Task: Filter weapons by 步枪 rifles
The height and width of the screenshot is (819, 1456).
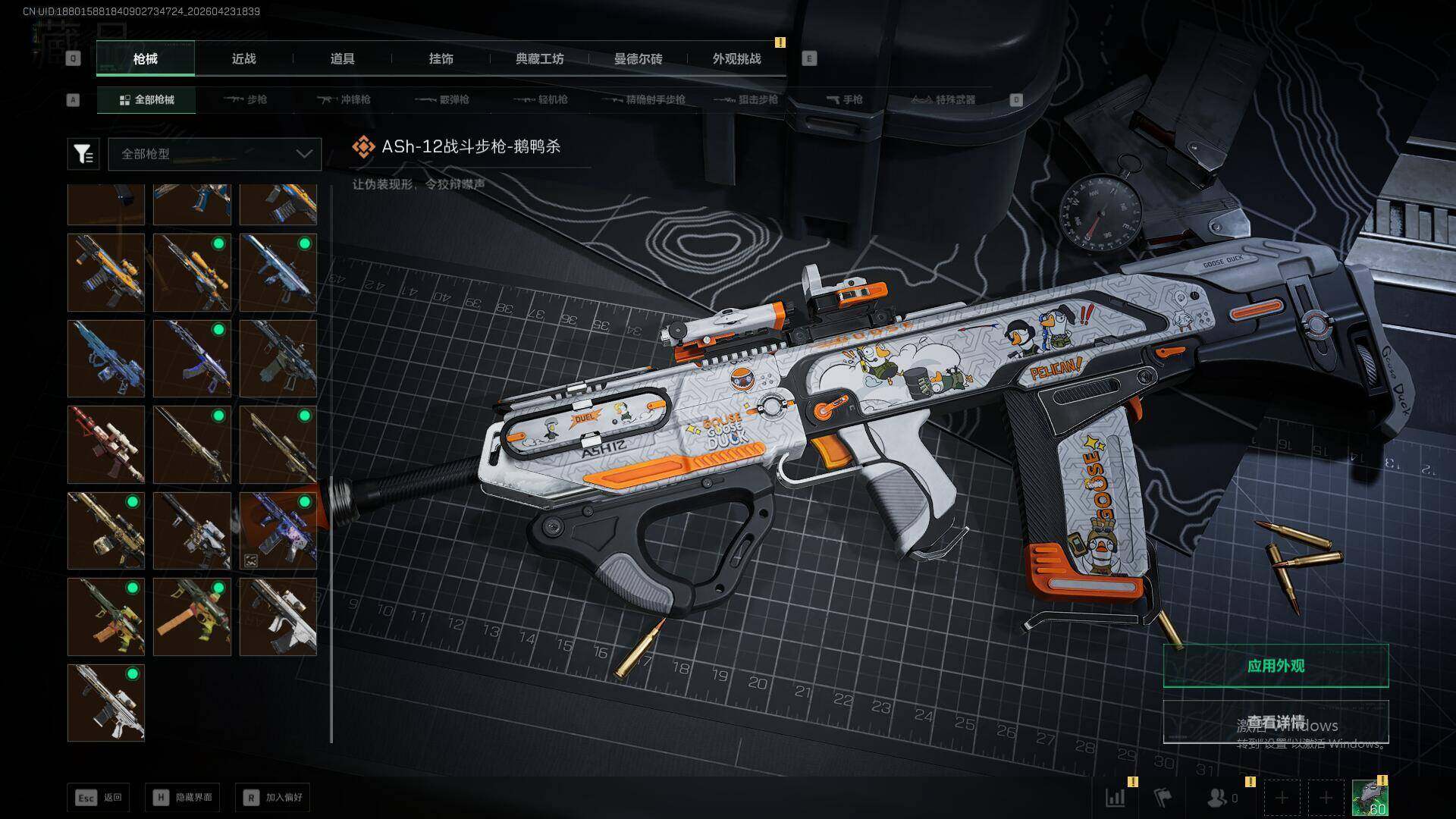Action: click(246, 99)
